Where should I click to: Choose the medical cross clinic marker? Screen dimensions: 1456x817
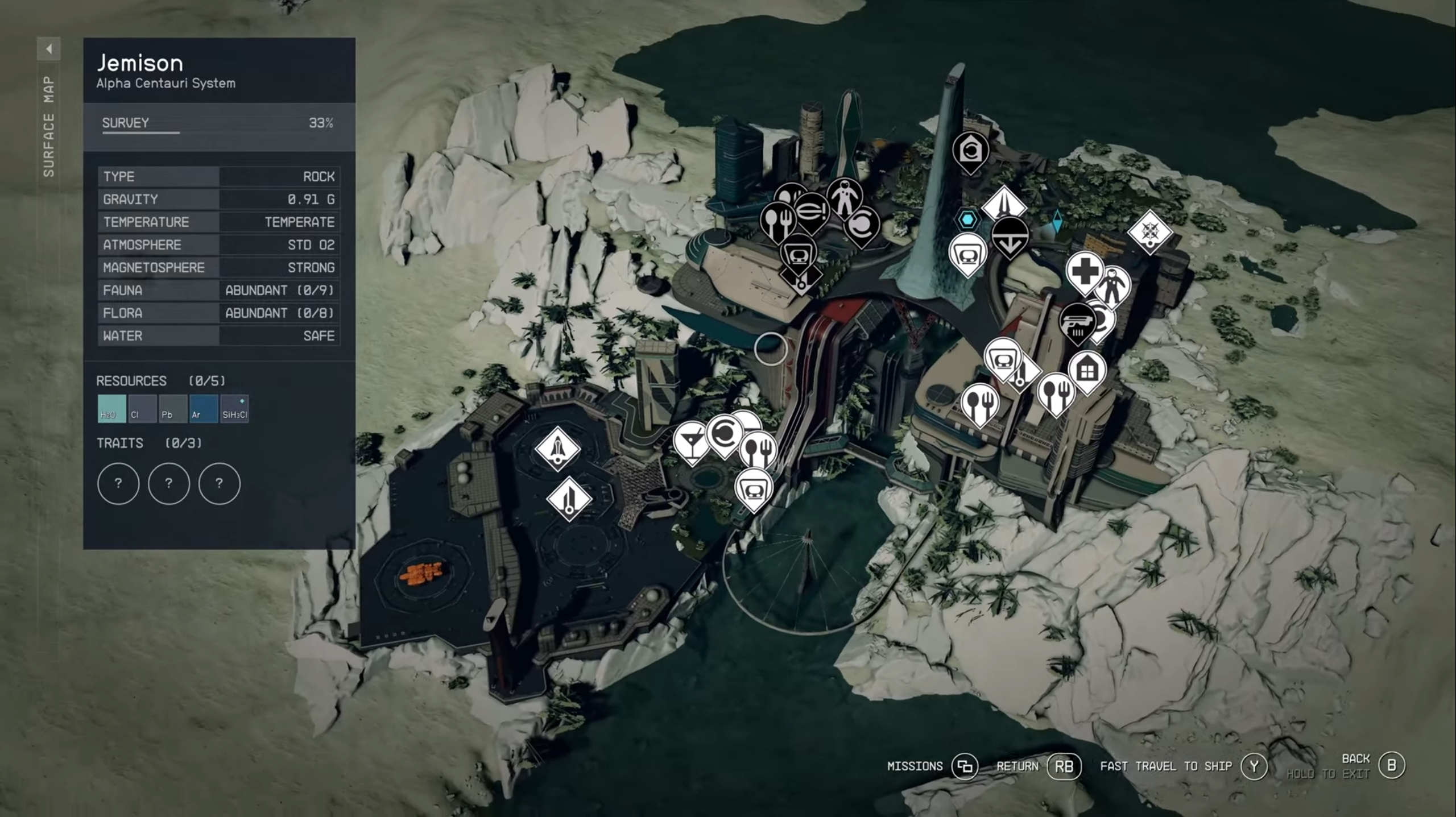click(x=1085, y=271)
